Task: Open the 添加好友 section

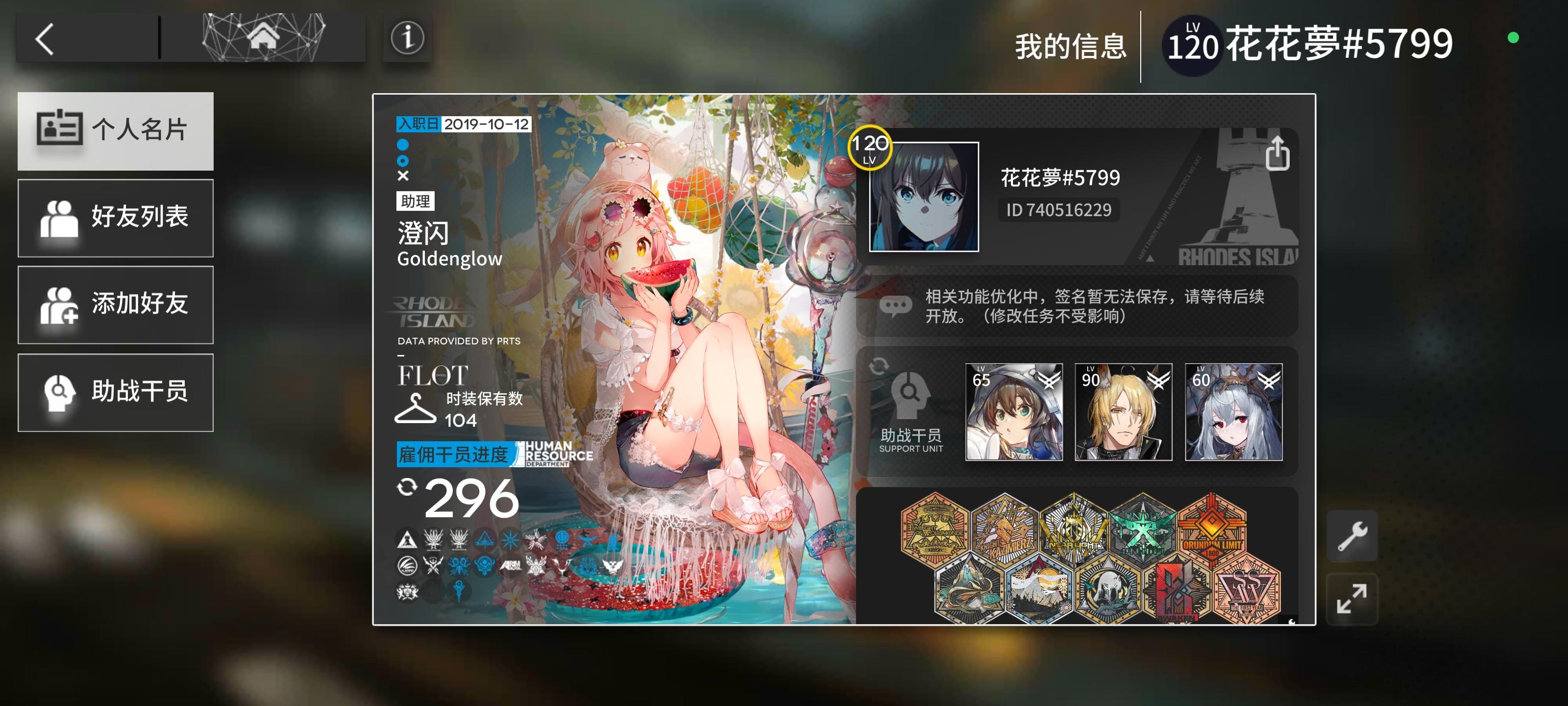Action: [x=116, y=304]
